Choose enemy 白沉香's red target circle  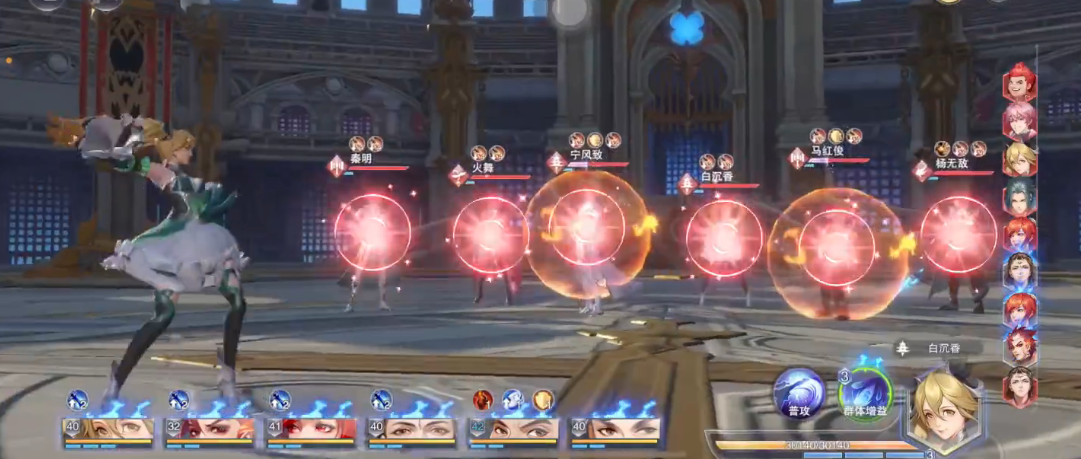(724, 238)
